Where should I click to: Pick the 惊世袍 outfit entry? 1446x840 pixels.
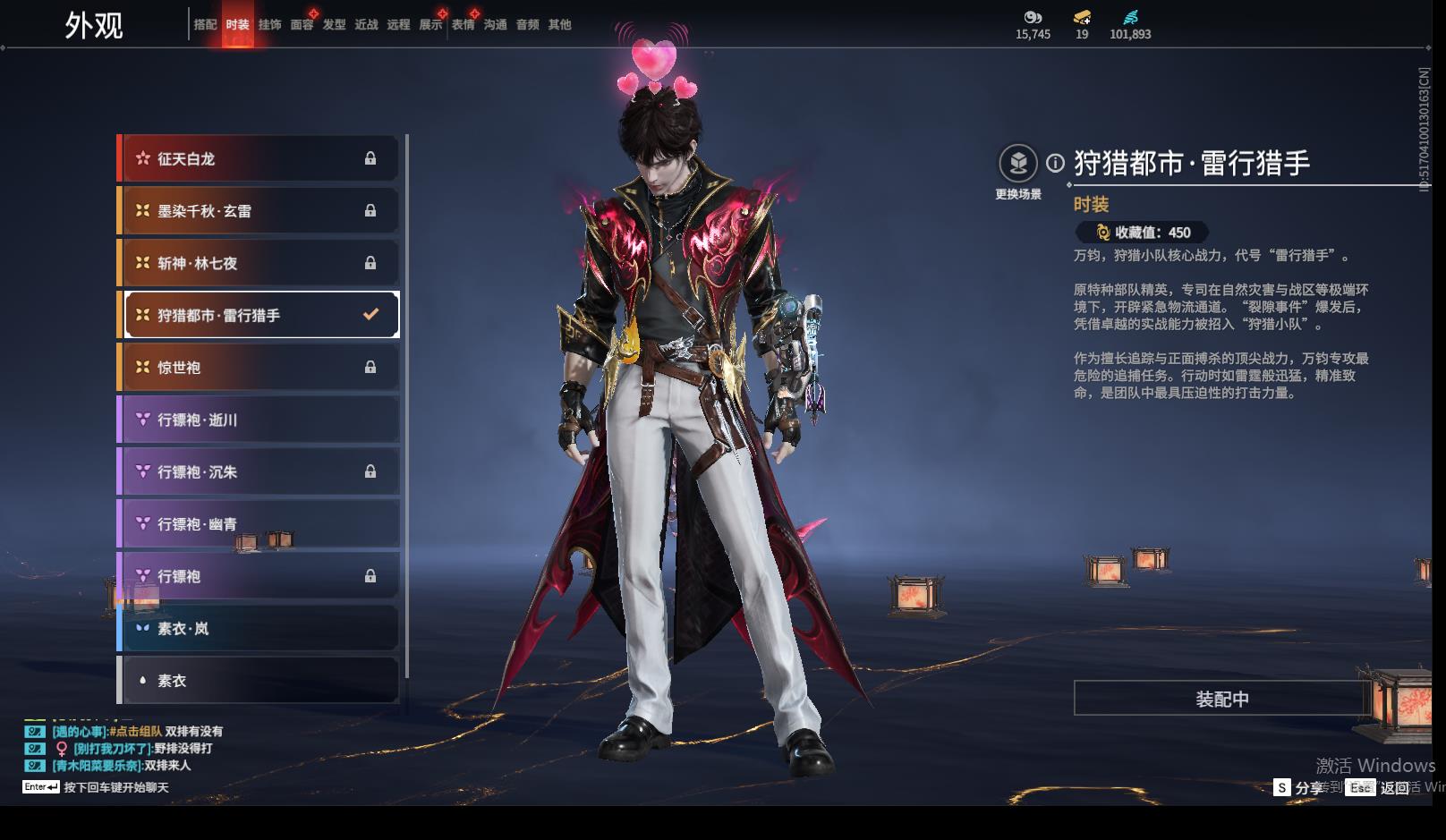click(259, 368)
